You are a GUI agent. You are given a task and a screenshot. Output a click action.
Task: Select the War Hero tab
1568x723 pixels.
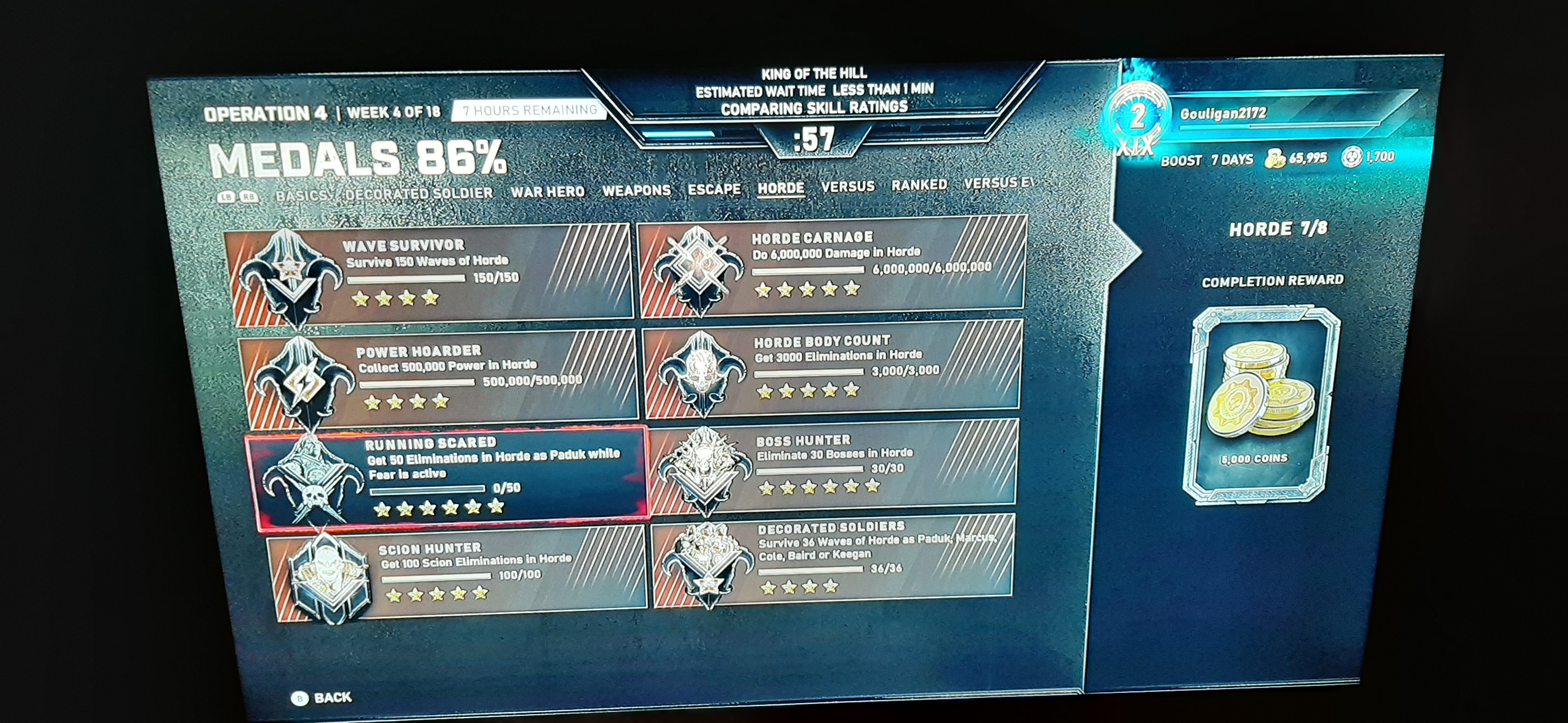tap(547, 192)
